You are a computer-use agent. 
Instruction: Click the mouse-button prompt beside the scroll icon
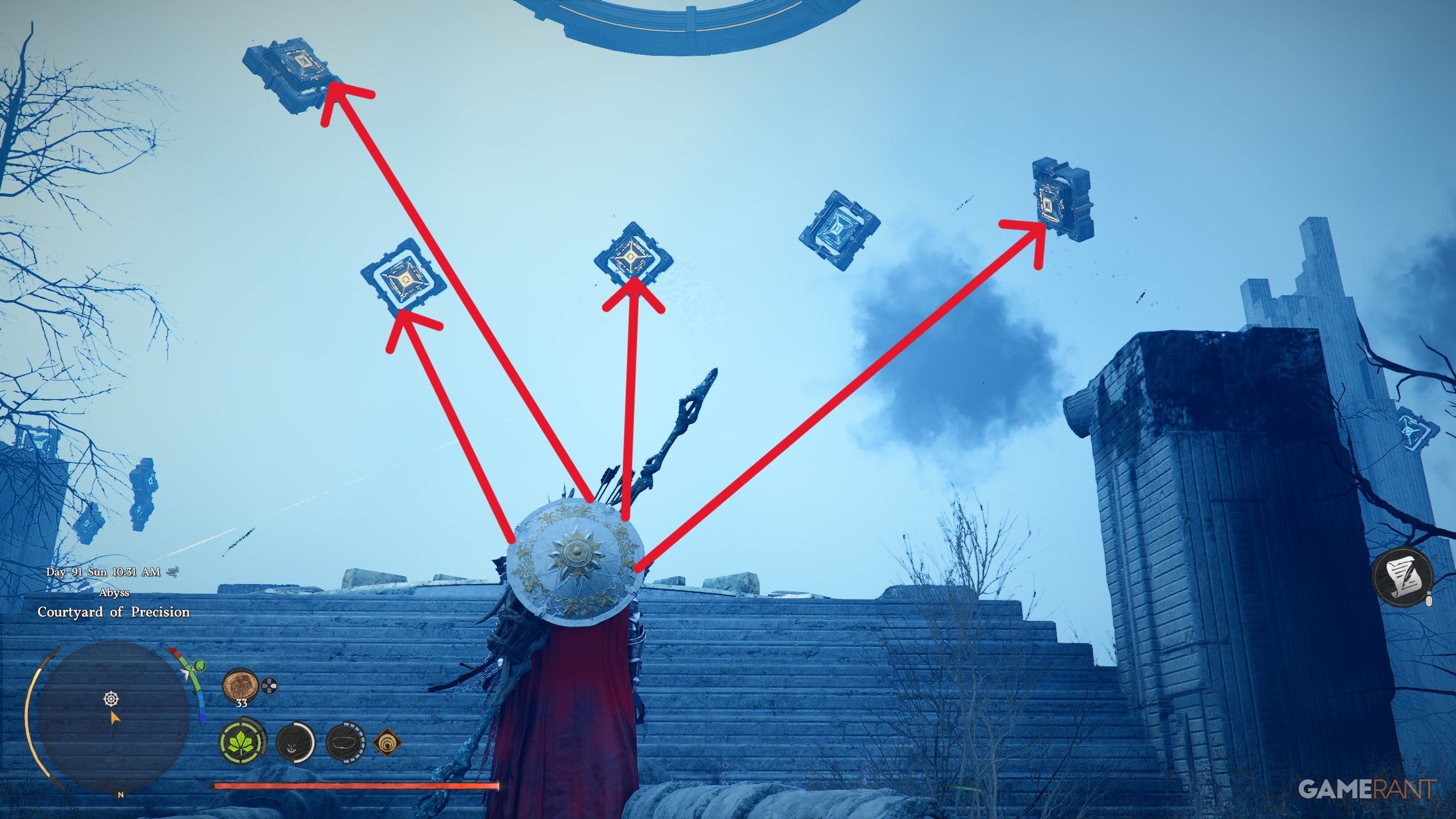point(1429,600)
